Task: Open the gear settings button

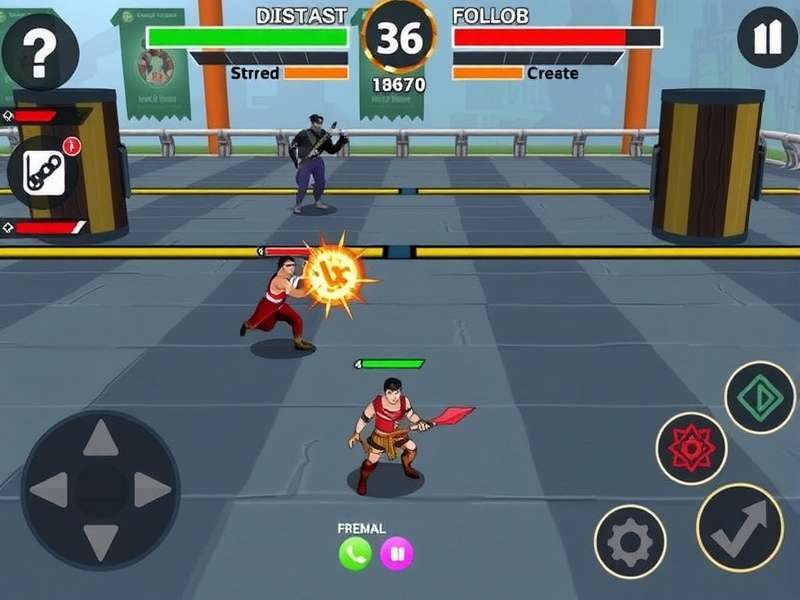Action: pos(630,542)
